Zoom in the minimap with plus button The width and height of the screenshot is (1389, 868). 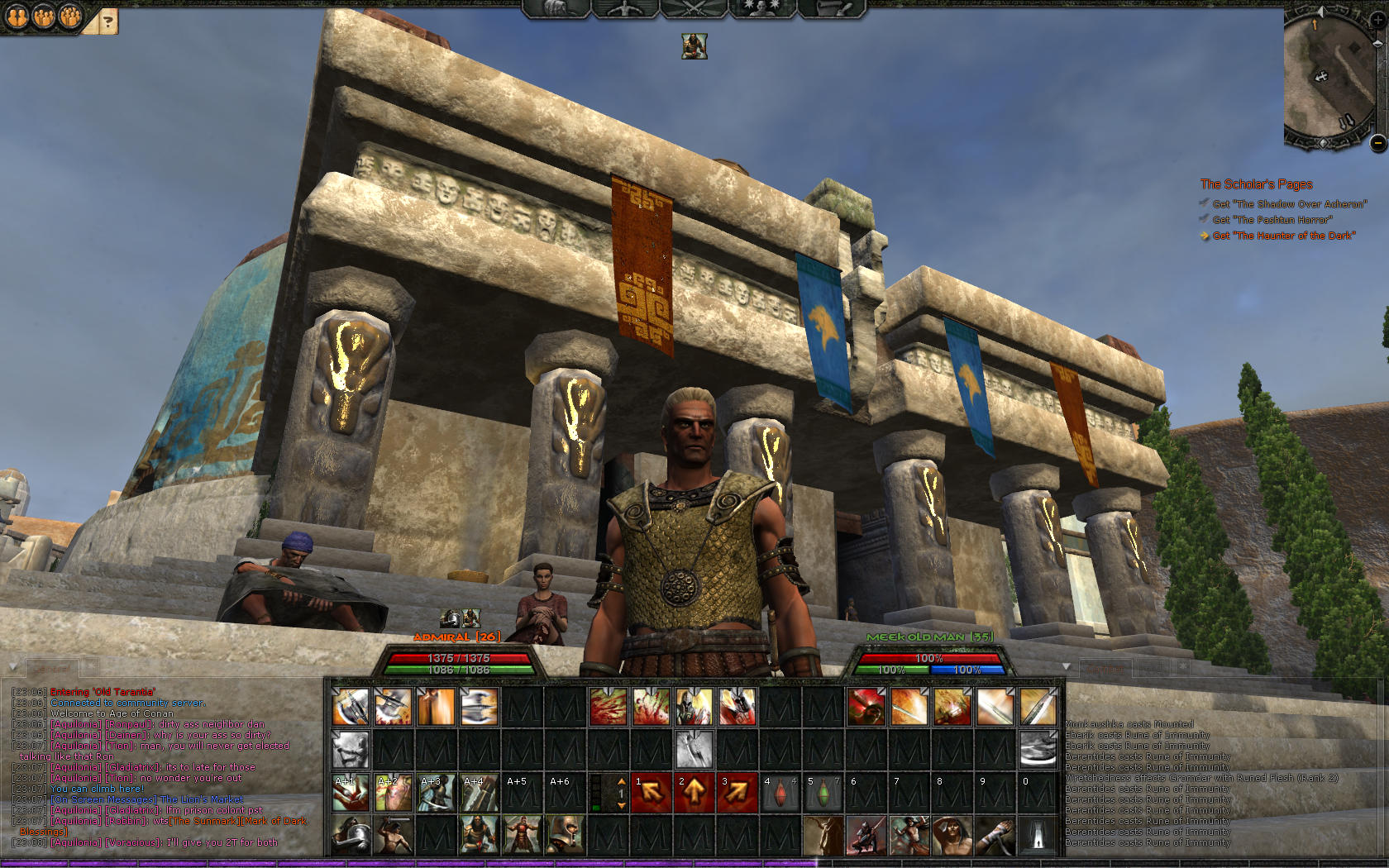(x=1377, y=20)
